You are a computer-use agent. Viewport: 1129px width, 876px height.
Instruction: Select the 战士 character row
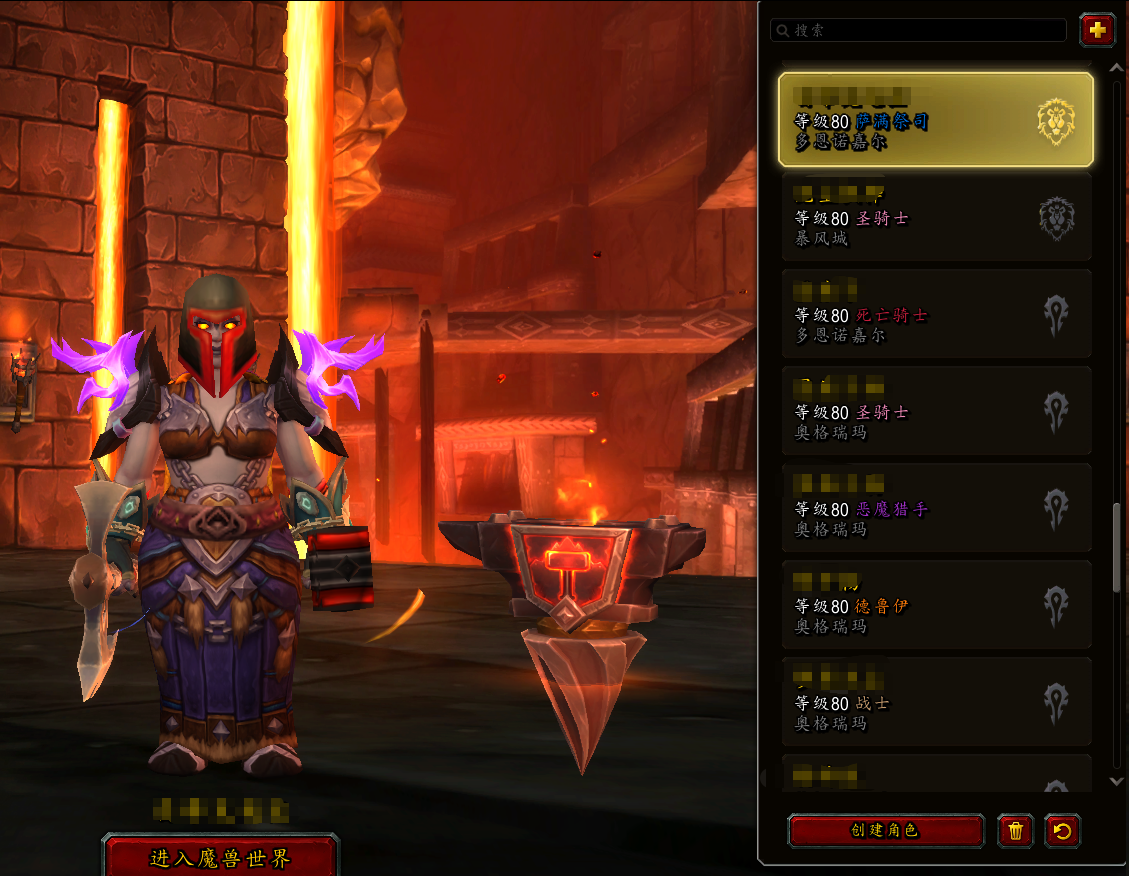(x=935, y=702)
